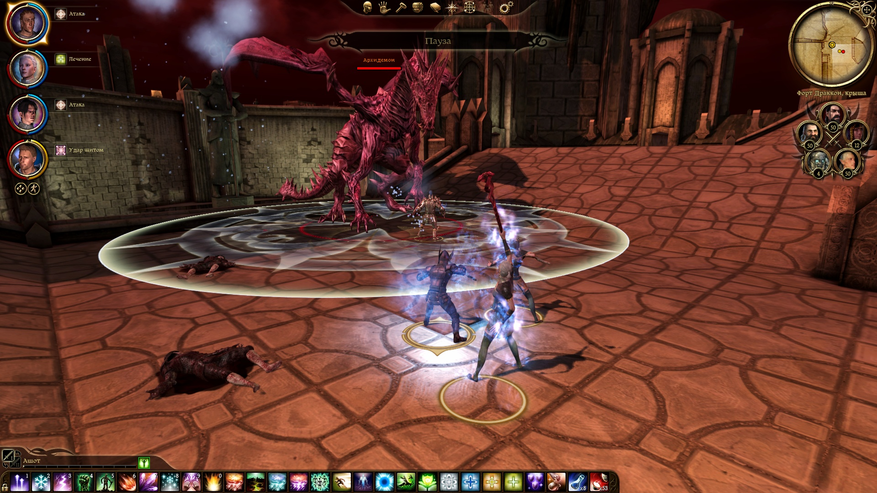Open the globe grid icon in top menu
This screenshot has height=493, width=877.
click(x=470, y=8)
